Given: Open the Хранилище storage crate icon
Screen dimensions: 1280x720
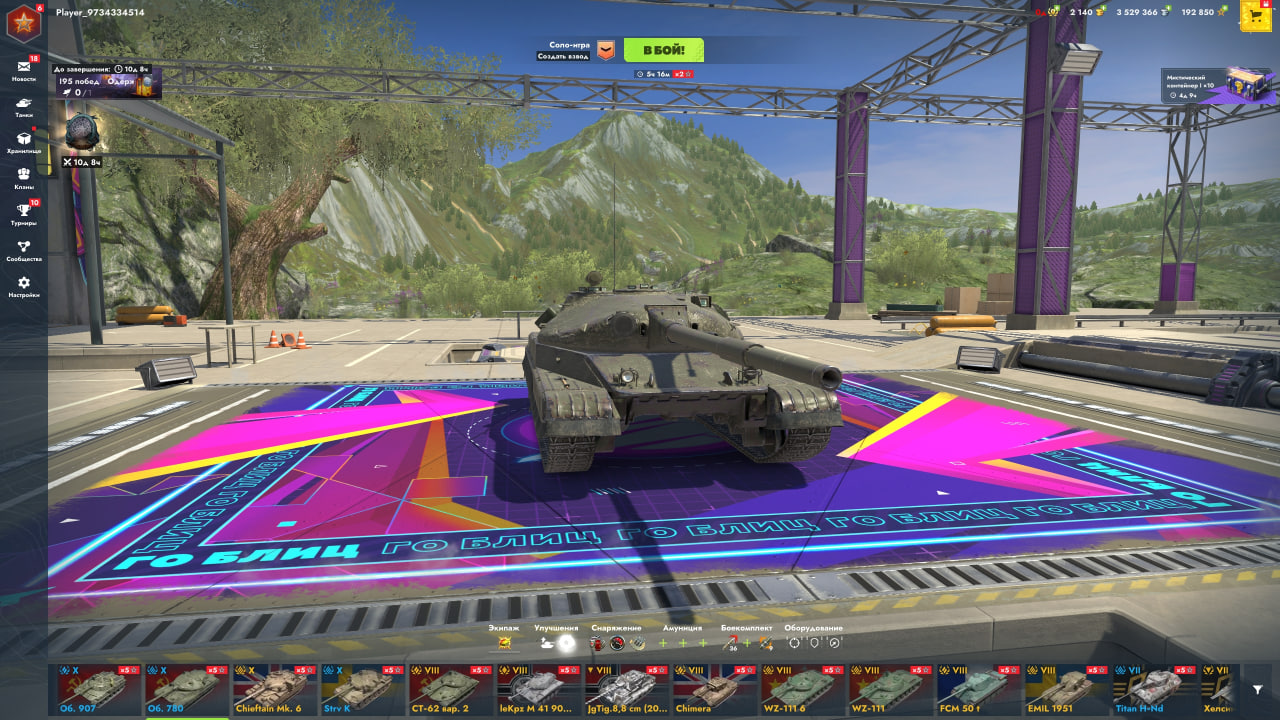Looking at the screenshot, I should coord(23,139).
